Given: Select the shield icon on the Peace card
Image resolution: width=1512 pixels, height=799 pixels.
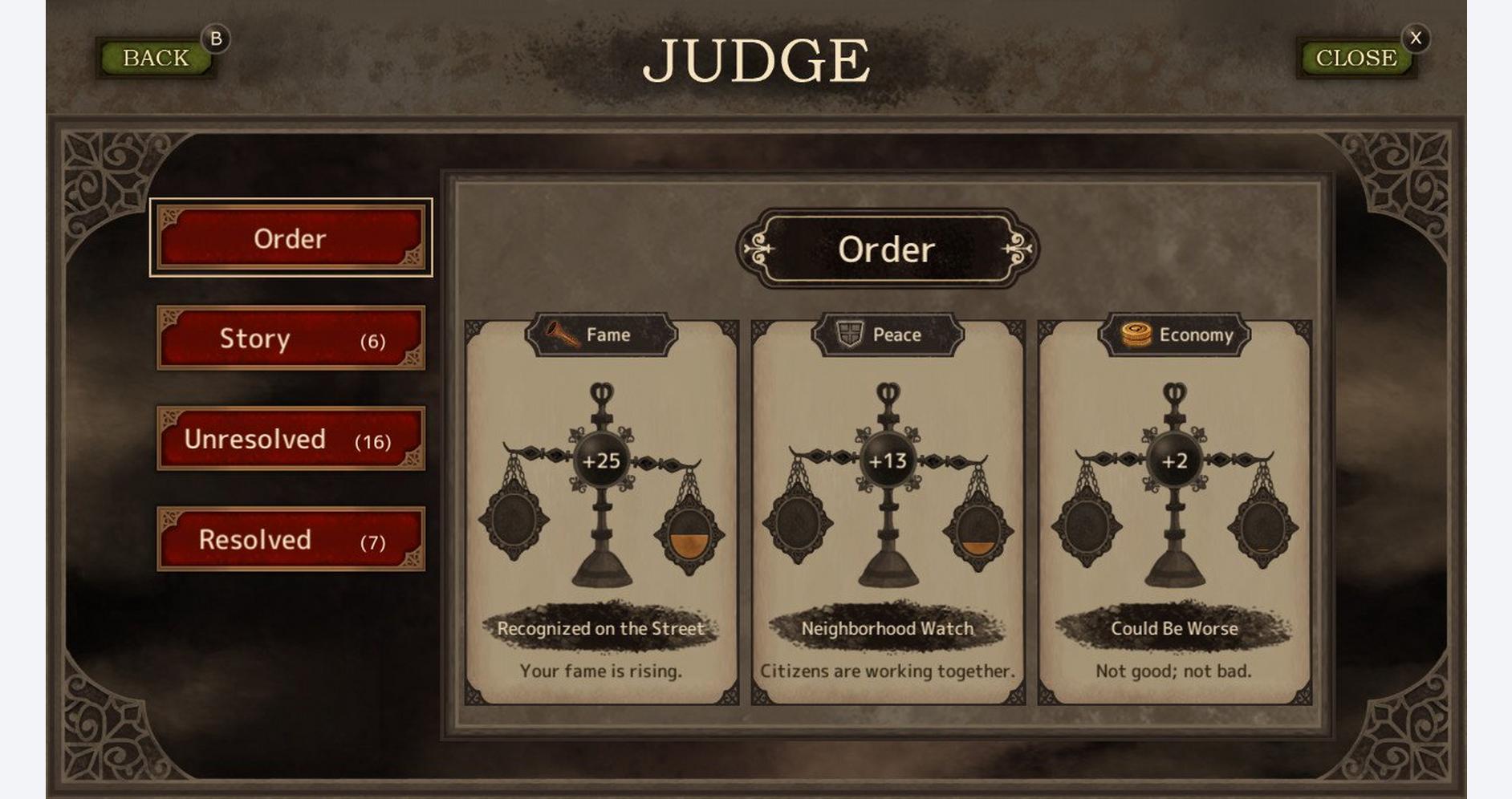Looking at the screenshot, I should [850, 335].
